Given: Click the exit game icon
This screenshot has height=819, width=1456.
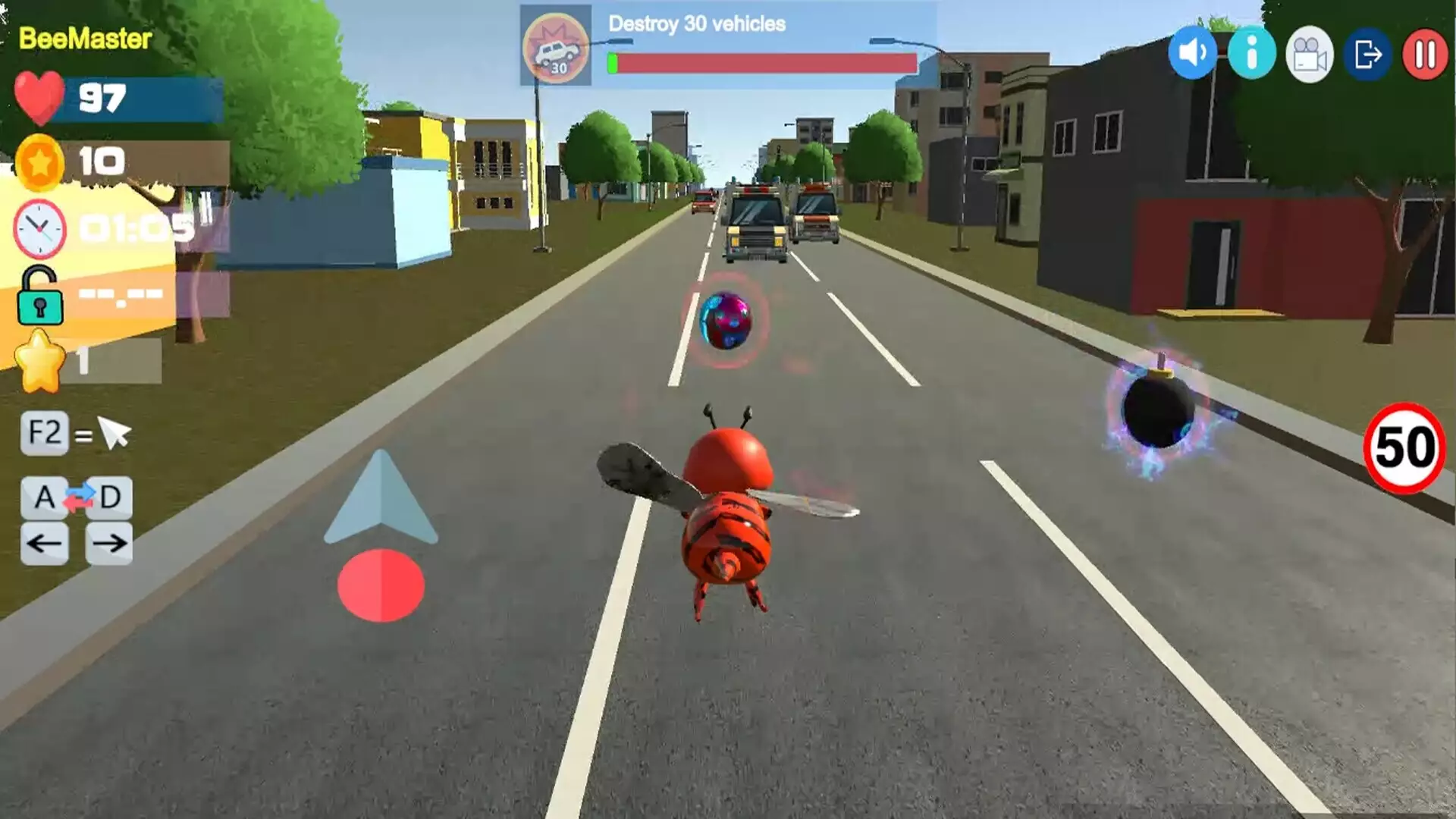Looking at the screenshot, I should click(1367, 54).
